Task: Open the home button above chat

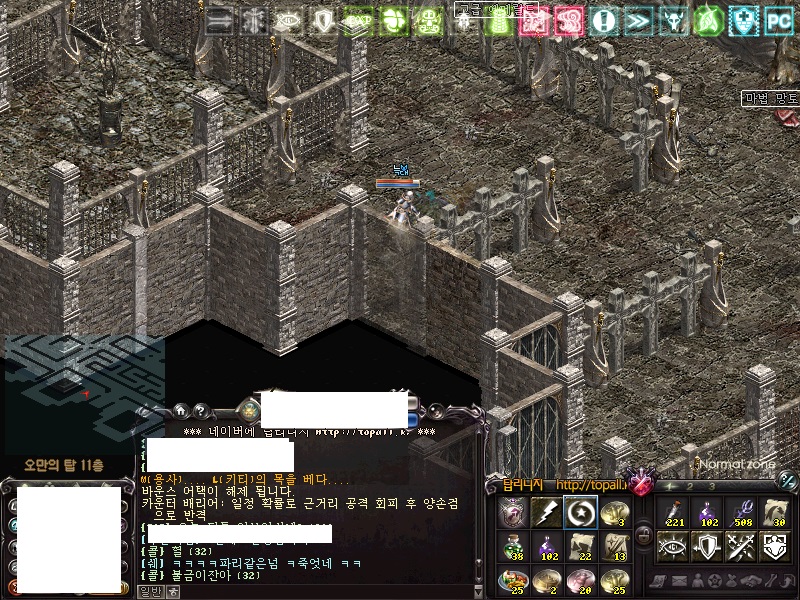Action: 180,409
